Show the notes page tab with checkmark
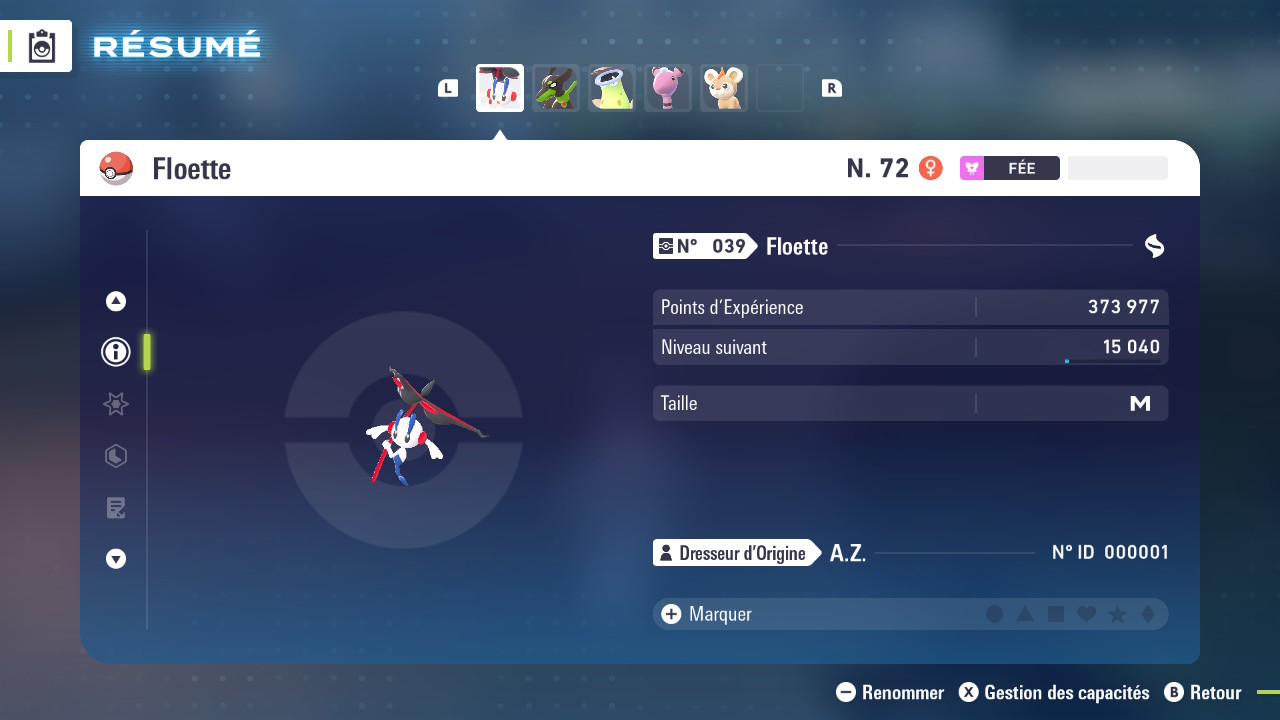Image resolution: width=1280 pixels, height=720 pixels. click(x=116, y=508)
